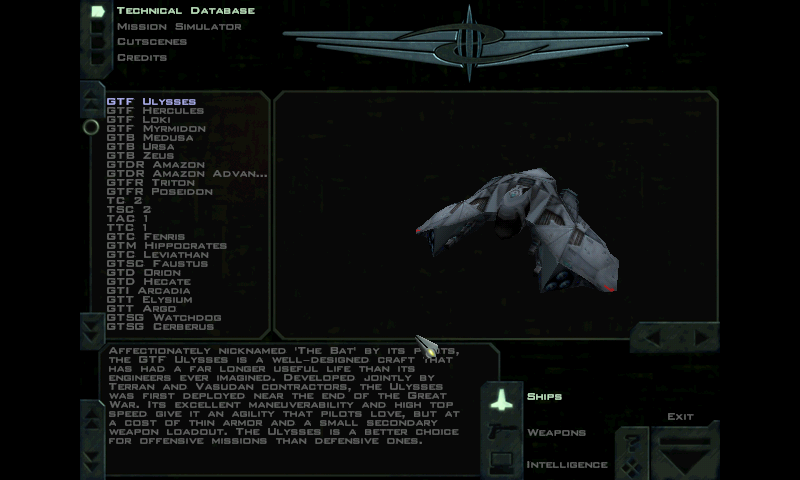Screen dimensions: 800x480
Task: Show the GTB Ursa database entry
Action: pos(140,147)
